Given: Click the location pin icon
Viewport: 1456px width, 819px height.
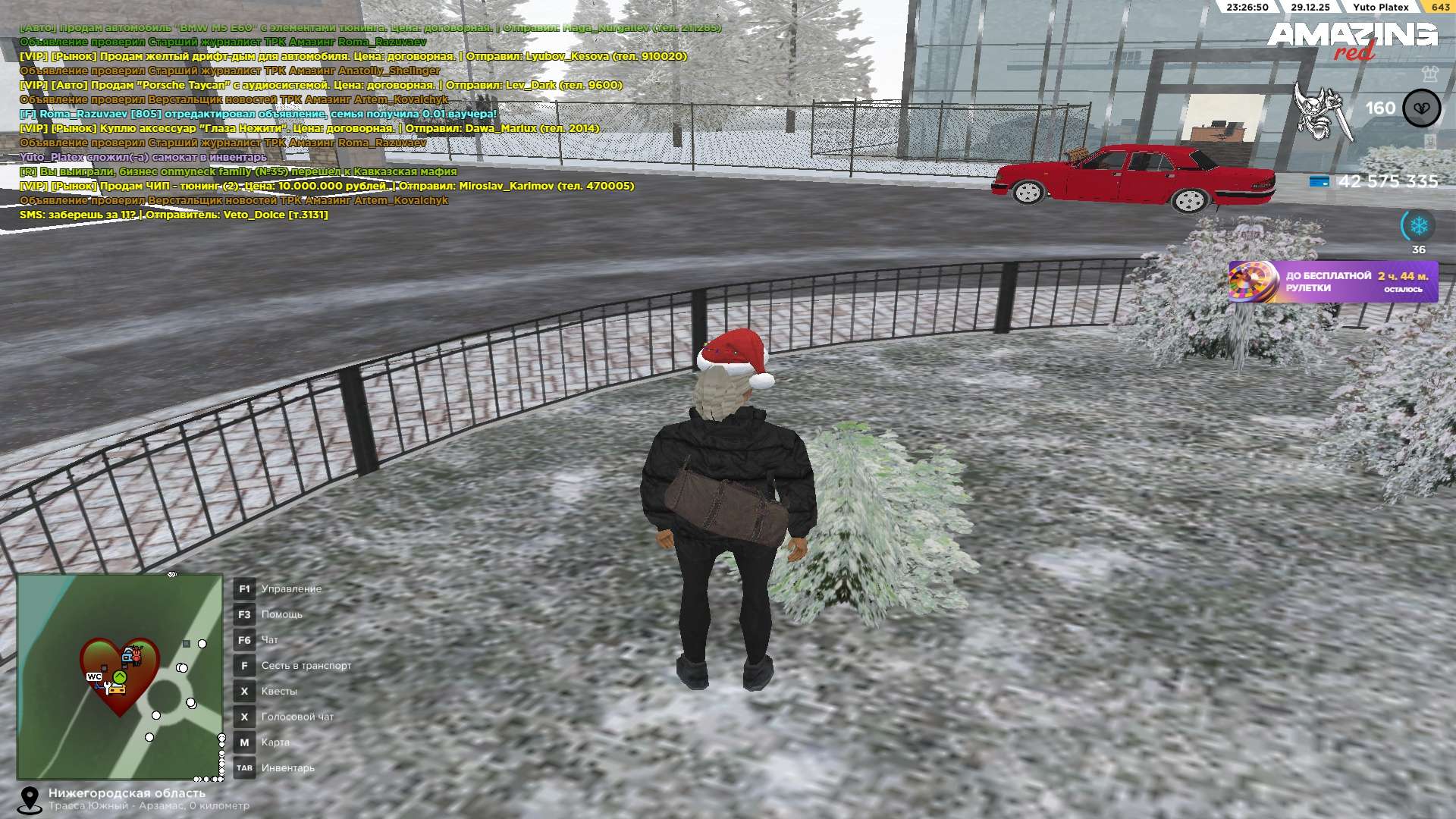Looking at the screenshot, I should [x=30, y=799].
